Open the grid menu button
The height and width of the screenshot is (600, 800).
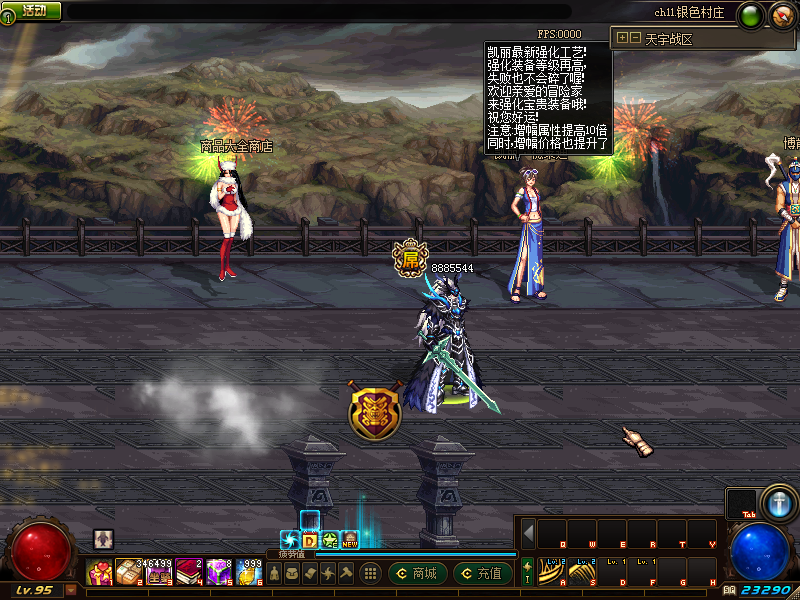[x=370, y=574]
